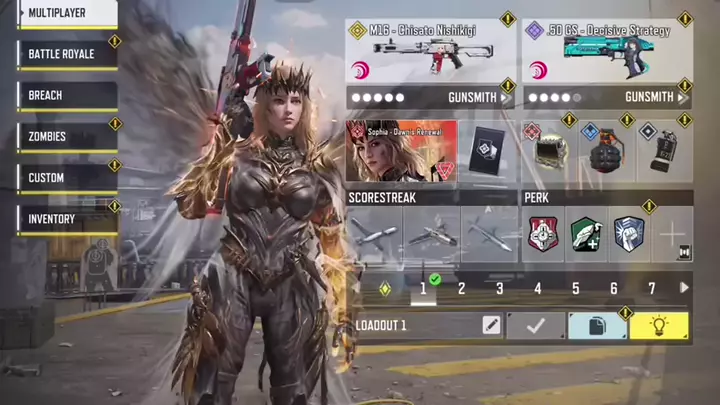This screenshot has height=405, width=720.
Task: Select the blue fist perk slot
Action: tap(627, 235)
